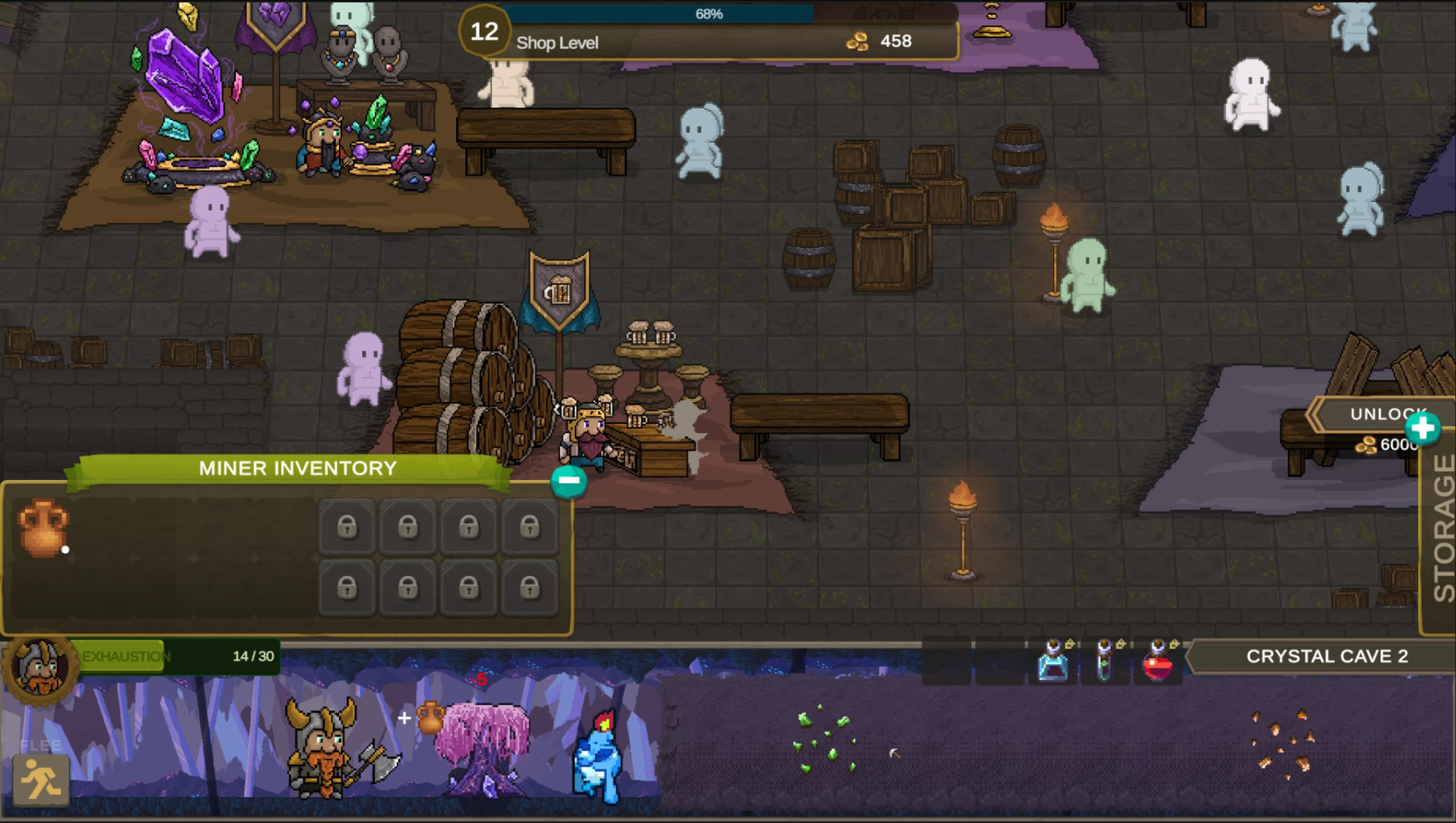Select the Shop Level title bar

coord(557,44)
